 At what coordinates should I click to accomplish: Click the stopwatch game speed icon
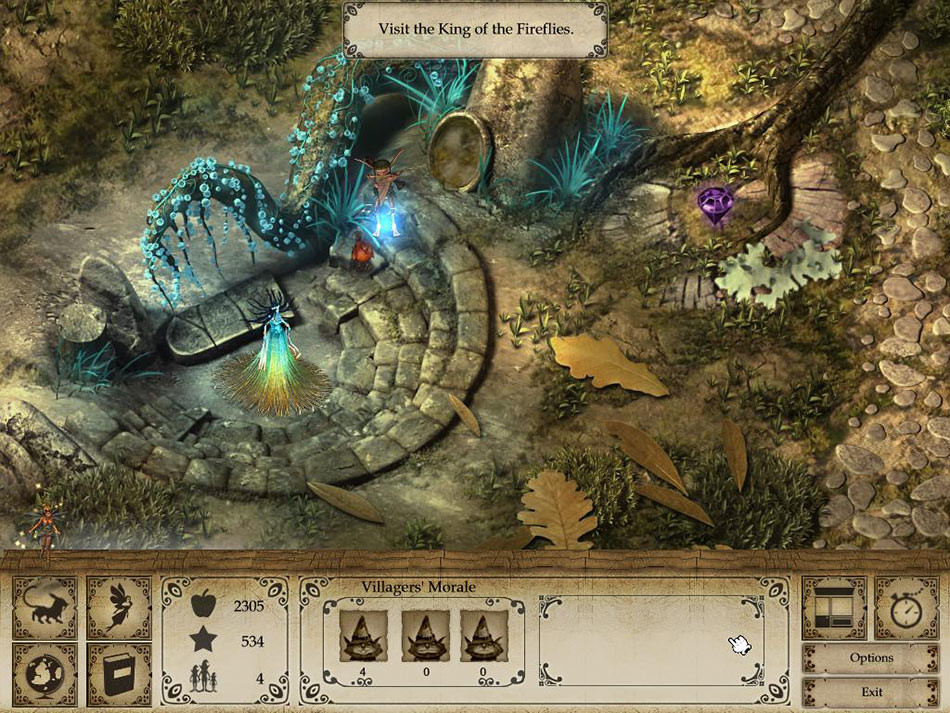(906, 607)
